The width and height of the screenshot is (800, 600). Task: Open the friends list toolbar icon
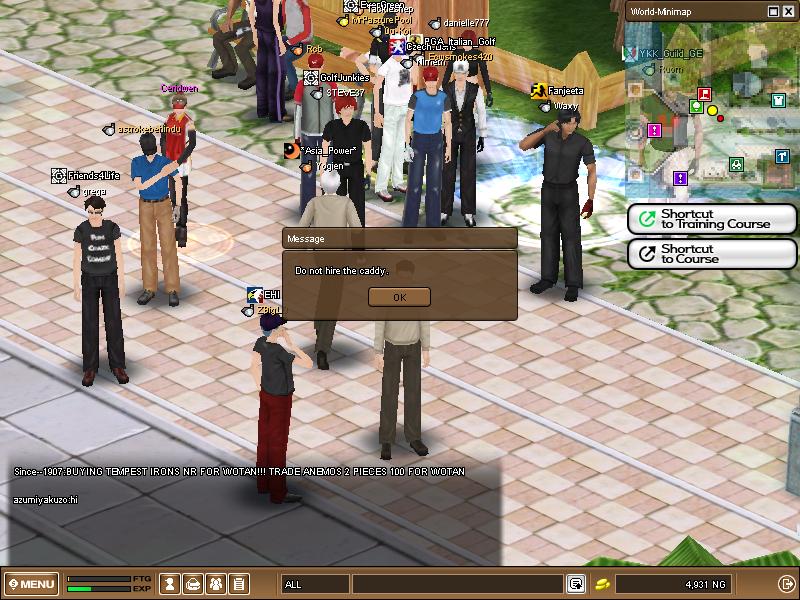(215, 584)
